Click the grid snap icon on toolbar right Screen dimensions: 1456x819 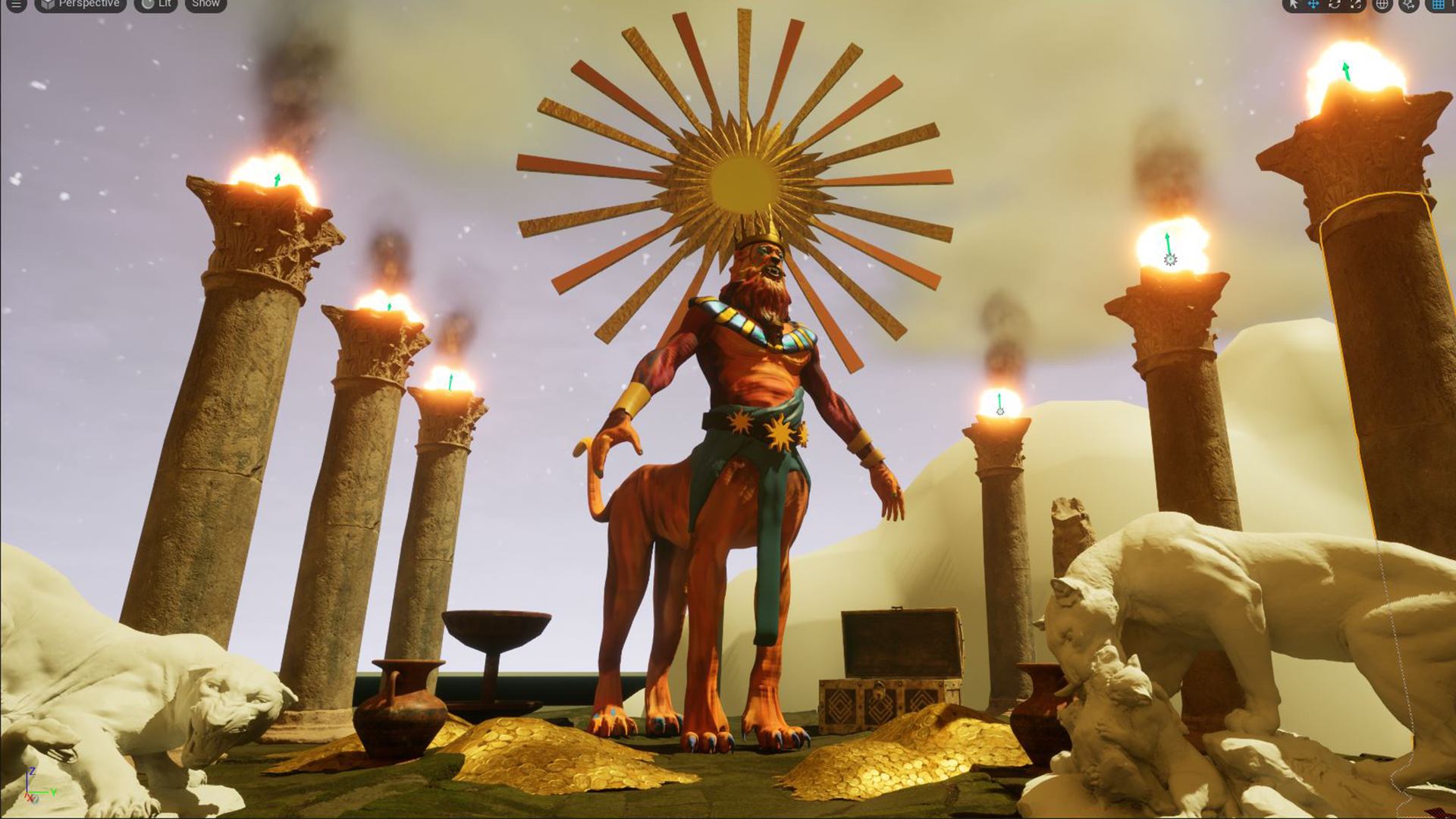pos(1439,5)
